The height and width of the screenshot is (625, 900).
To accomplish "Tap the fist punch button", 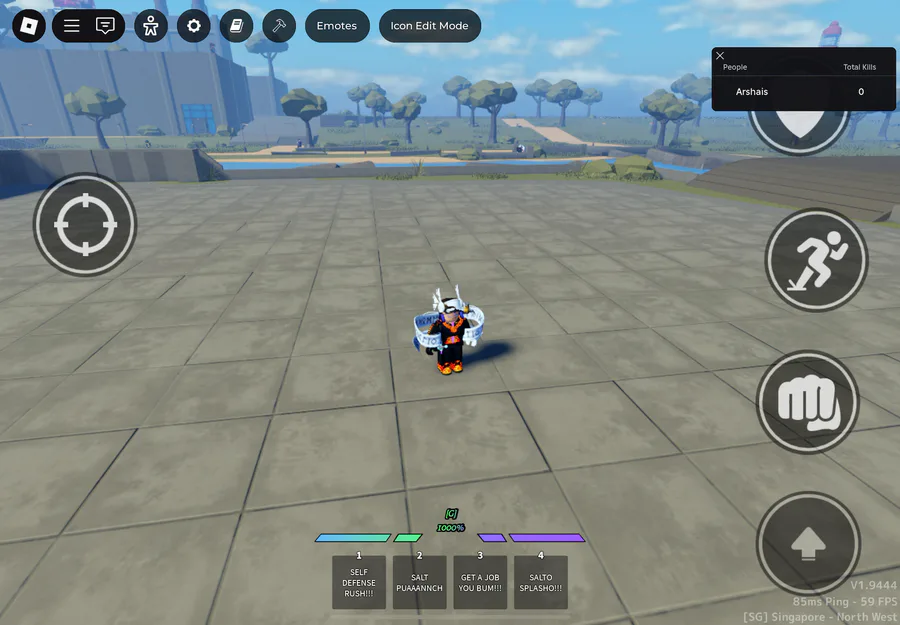I will point(807,402).
